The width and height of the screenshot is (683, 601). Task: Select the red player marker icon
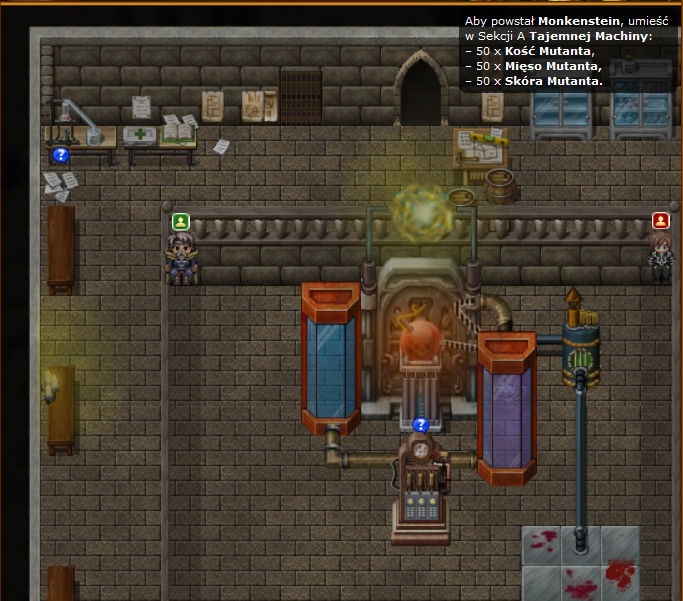pos(660,221)
